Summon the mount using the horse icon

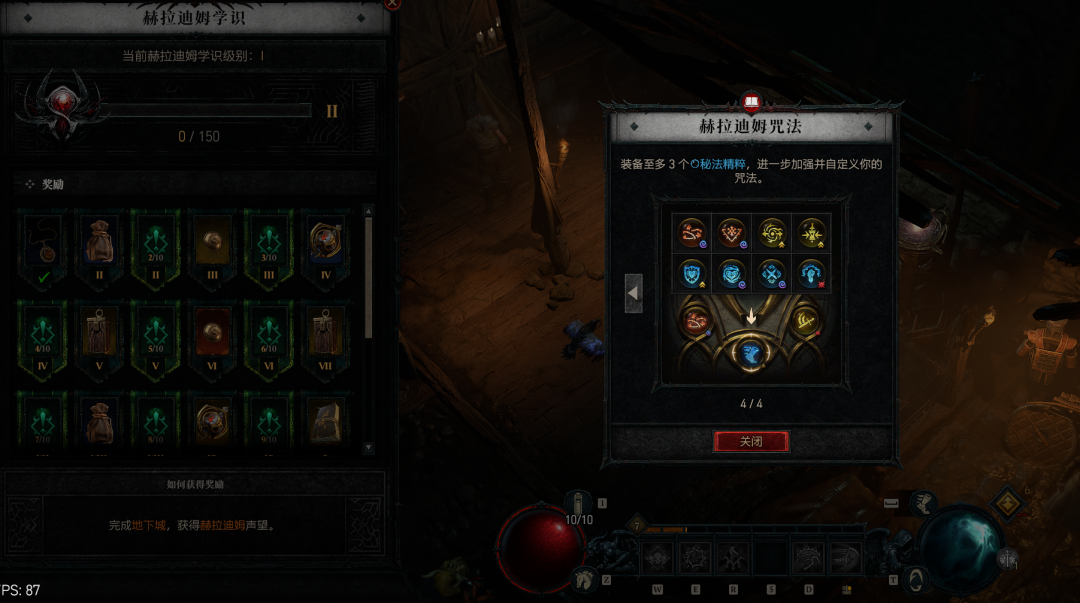581,577
